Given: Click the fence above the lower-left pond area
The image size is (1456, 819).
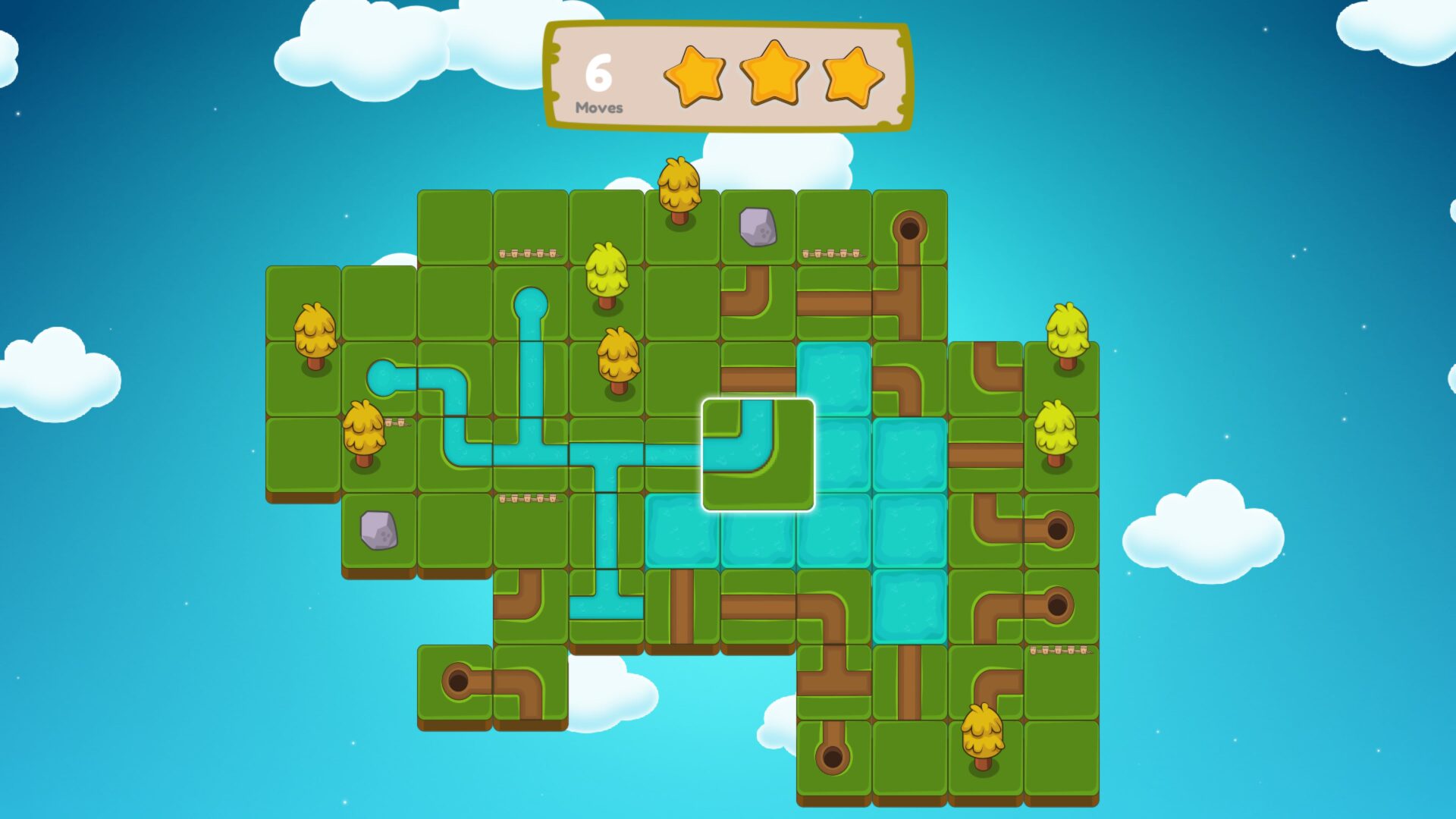Looking at the screenshot, I should click(531, 497).
